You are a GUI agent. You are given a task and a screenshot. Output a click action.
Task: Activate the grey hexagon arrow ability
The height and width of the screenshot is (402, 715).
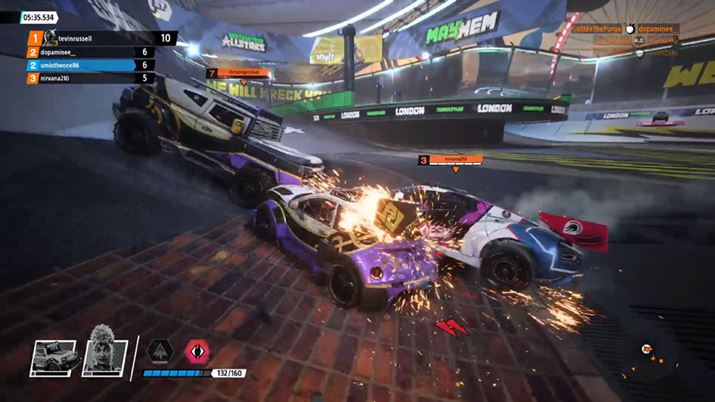click(158, 350)
